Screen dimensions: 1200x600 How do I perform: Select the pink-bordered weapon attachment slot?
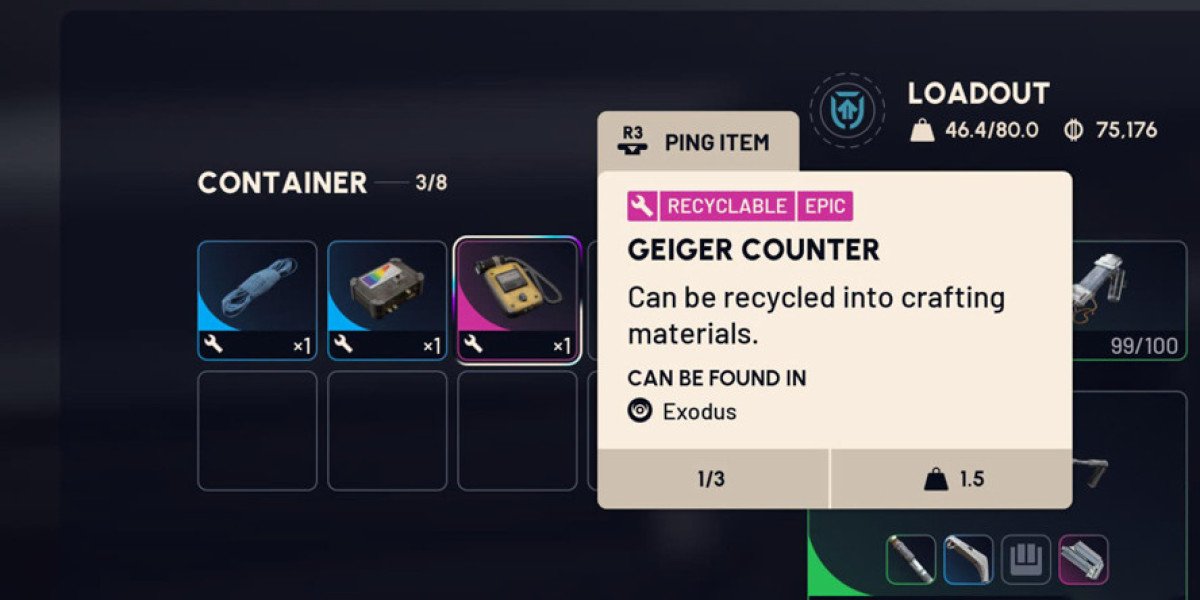(x=1084, y=560)
